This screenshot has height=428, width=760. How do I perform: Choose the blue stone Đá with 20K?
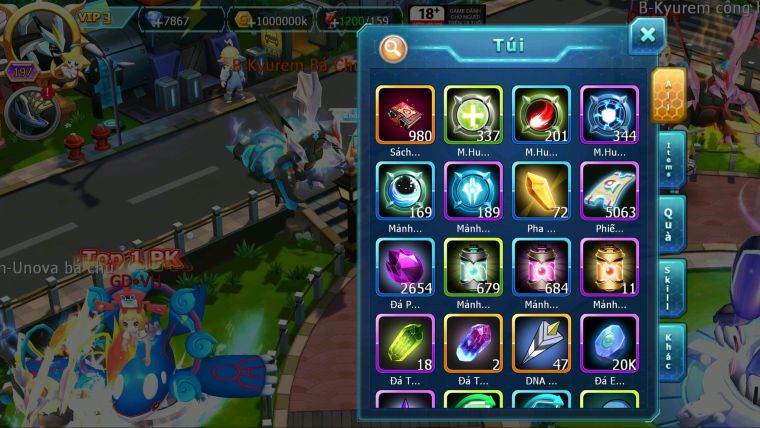tap(609, 343)
